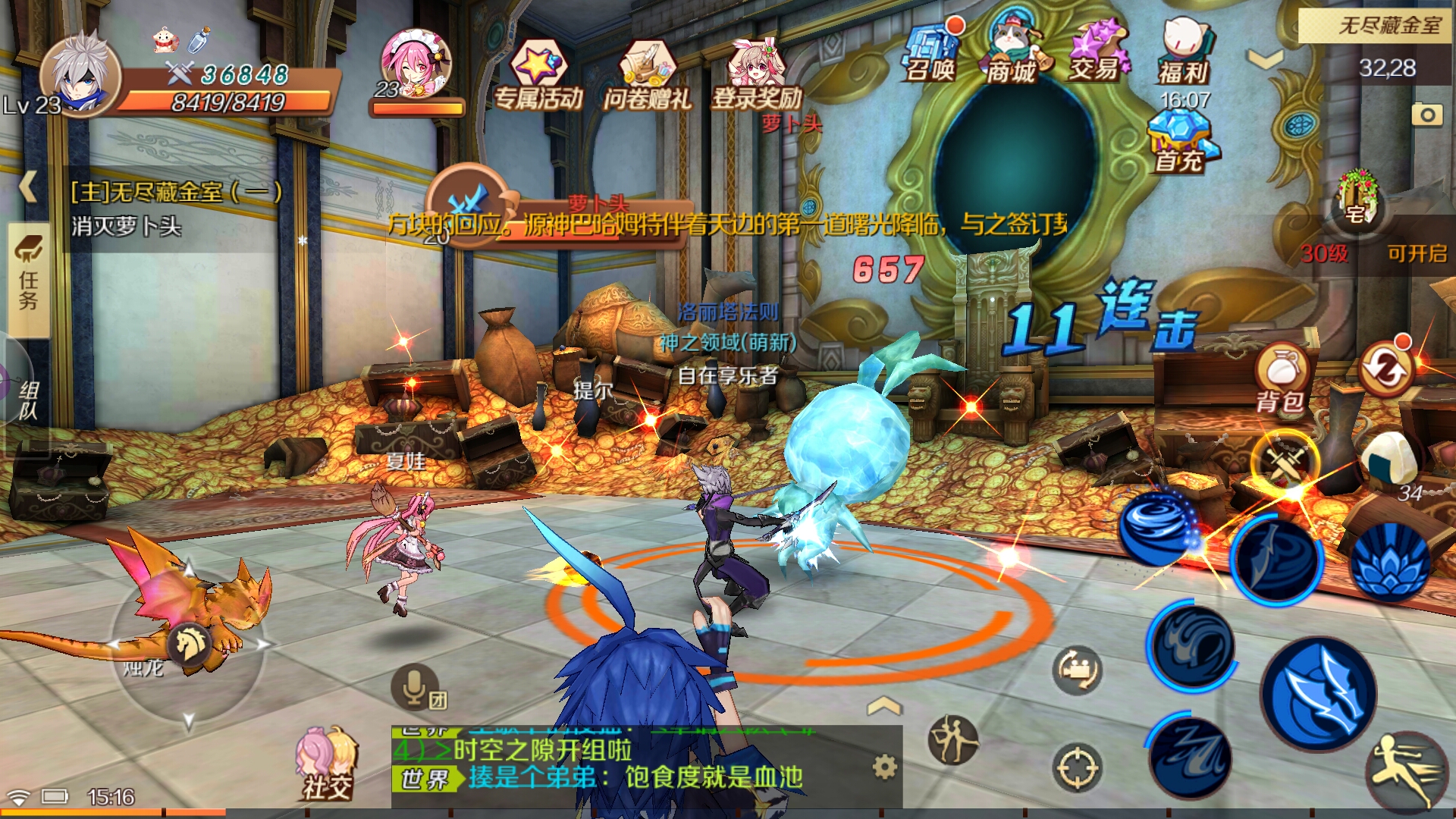Screen dimensions: 1456x819
Task: Toggle camera view mode
Action: 1075,671
